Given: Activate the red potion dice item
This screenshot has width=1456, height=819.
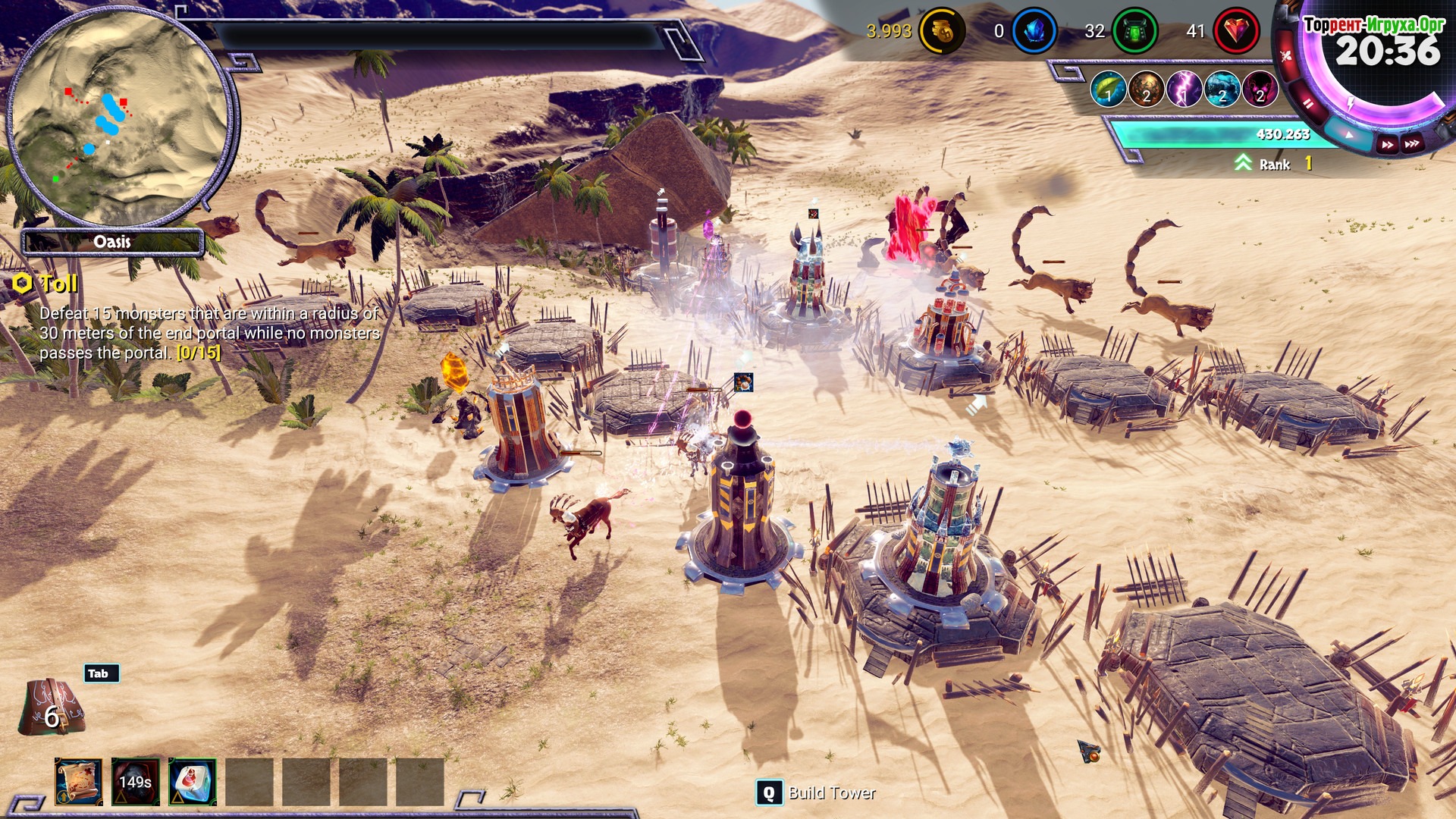Looking at the screenshot, I should tap(193, 782).
